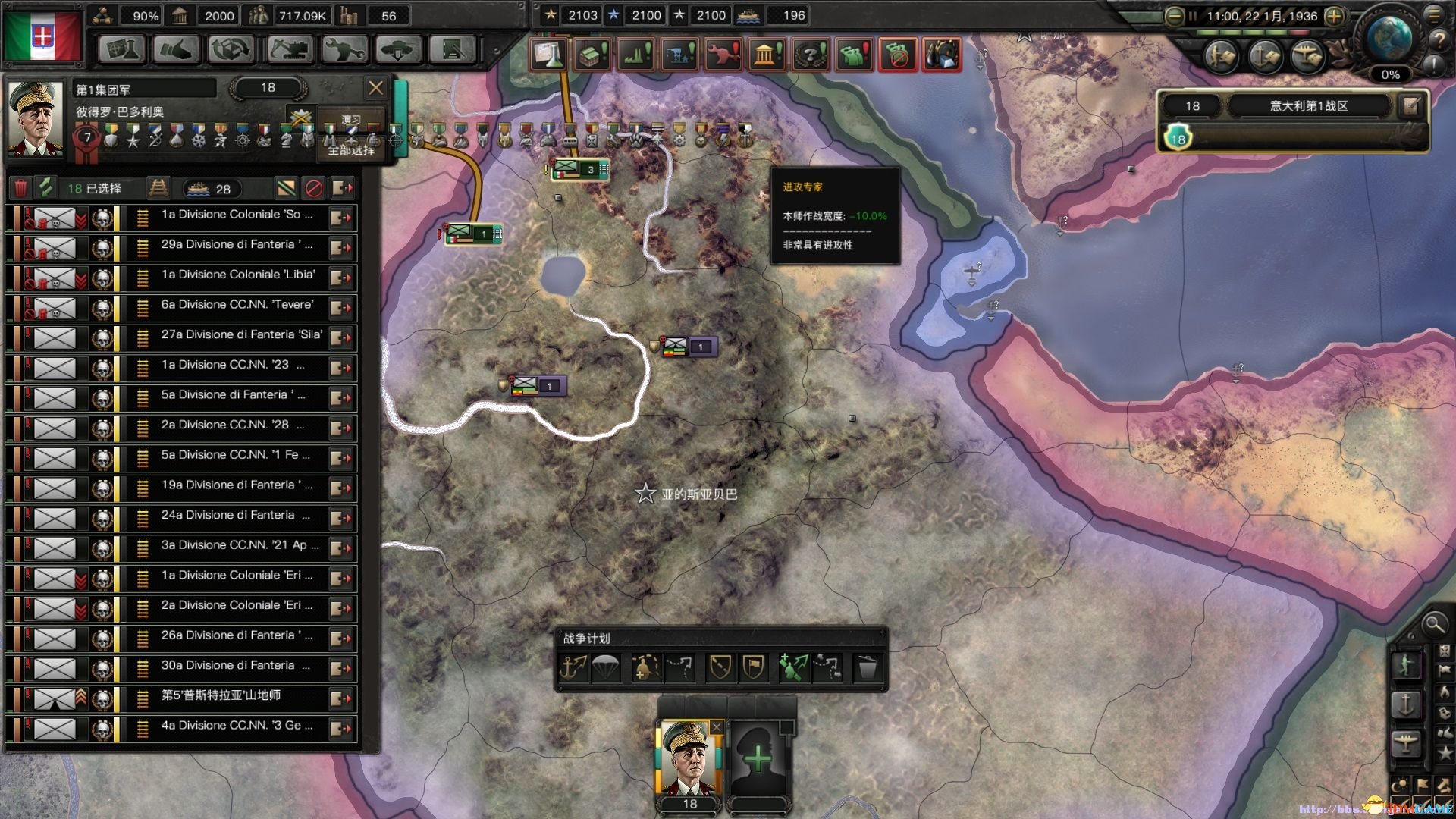
Task: Click the 演习 exercise button
Action: pos(351,119)
